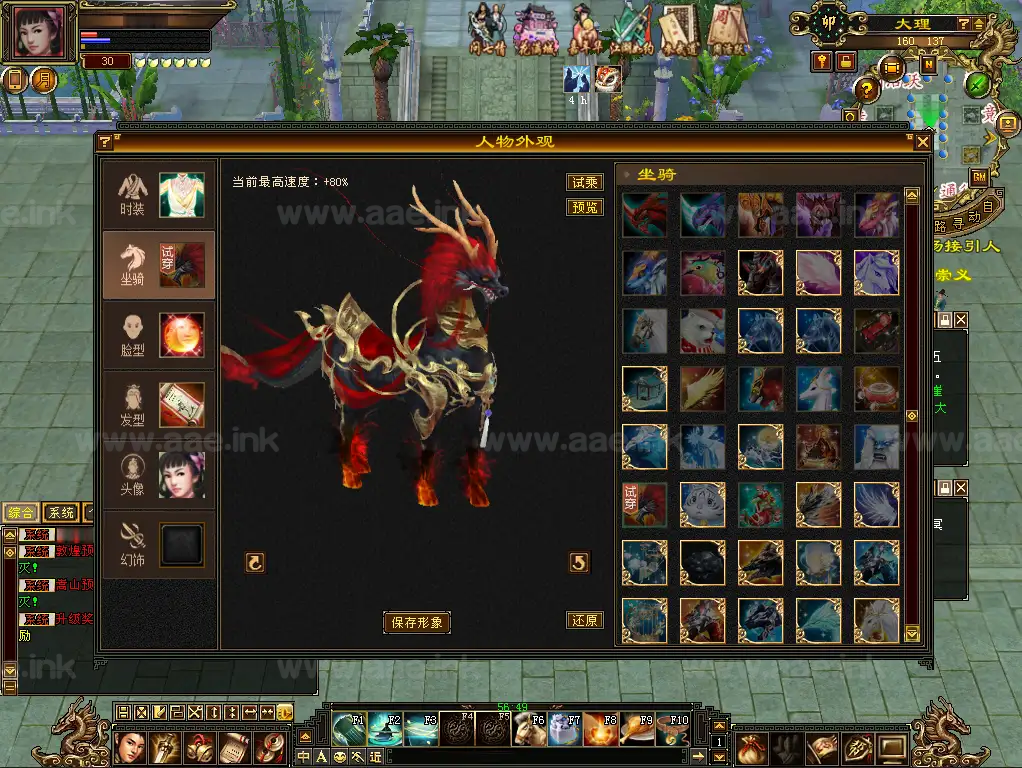Click the 试乘 trial ride button
This screenshot has height=768, width=1022.
click(585, 182)
